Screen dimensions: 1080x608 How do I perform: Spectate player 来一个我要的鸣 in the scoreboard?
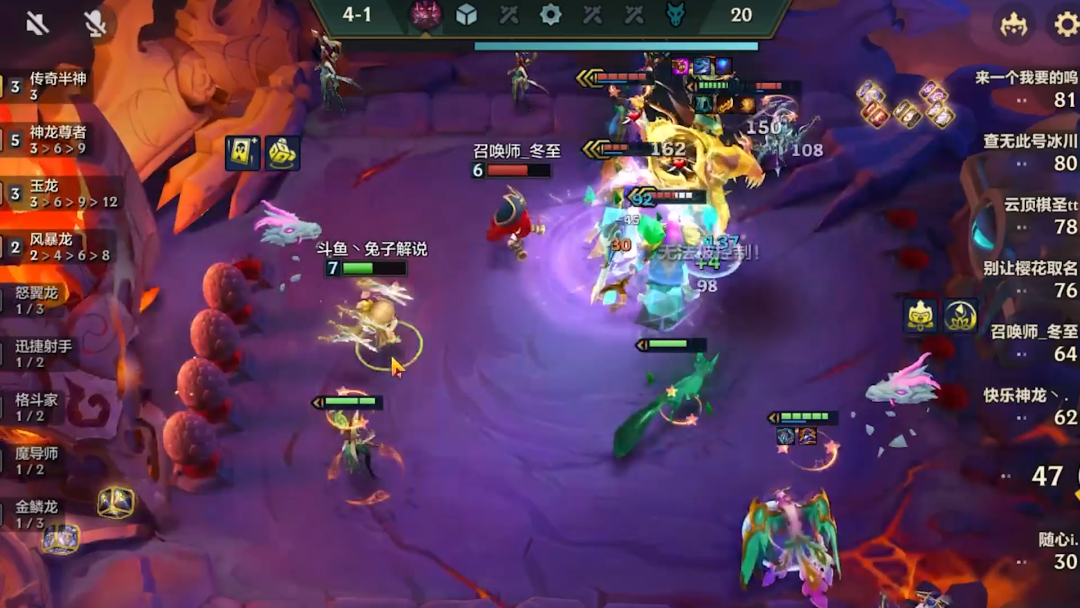(x=1026, y=88)
